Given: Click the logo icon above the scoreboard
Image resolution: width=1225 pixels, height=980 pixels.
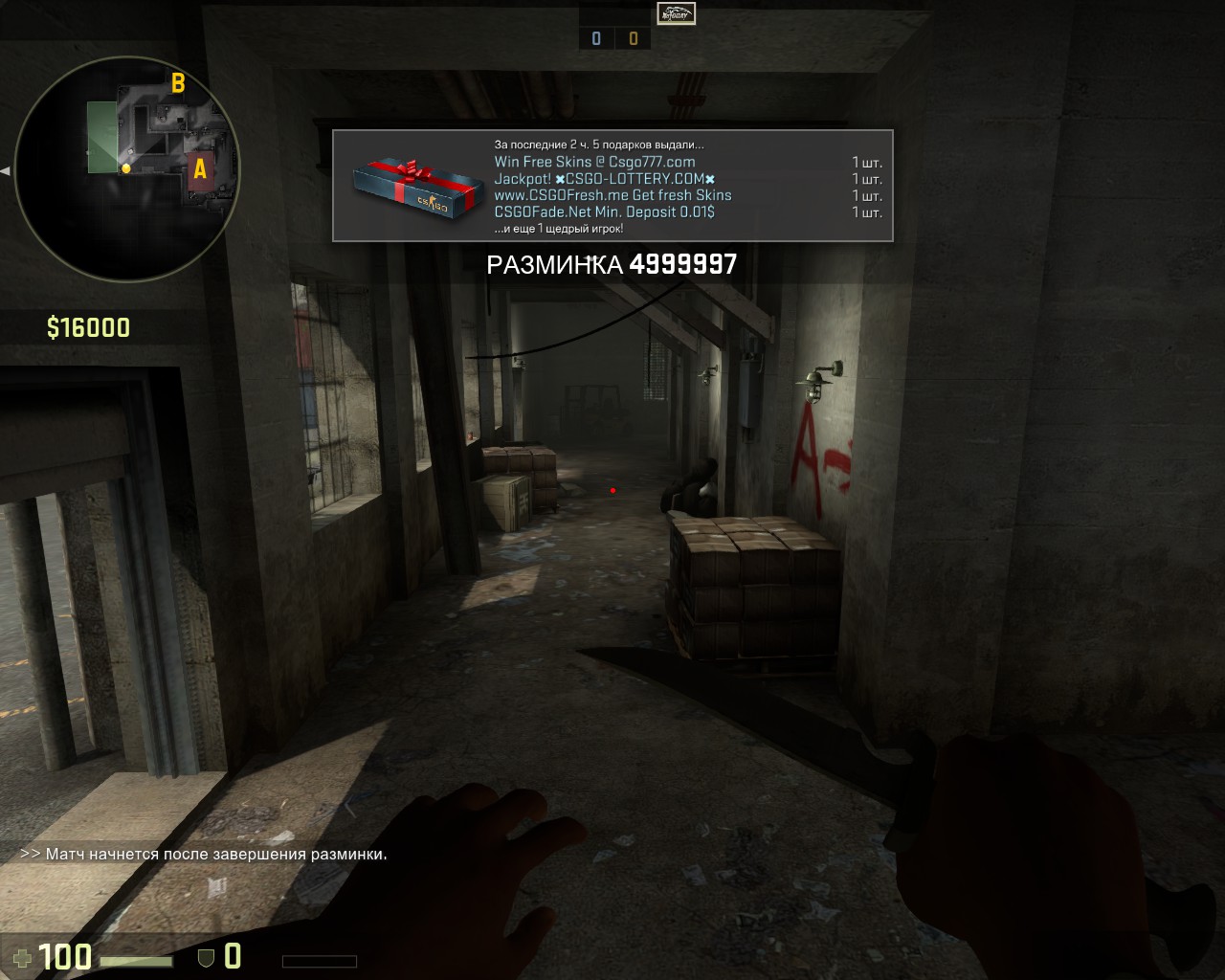Looking at the screenshot, I should [676, 13].
